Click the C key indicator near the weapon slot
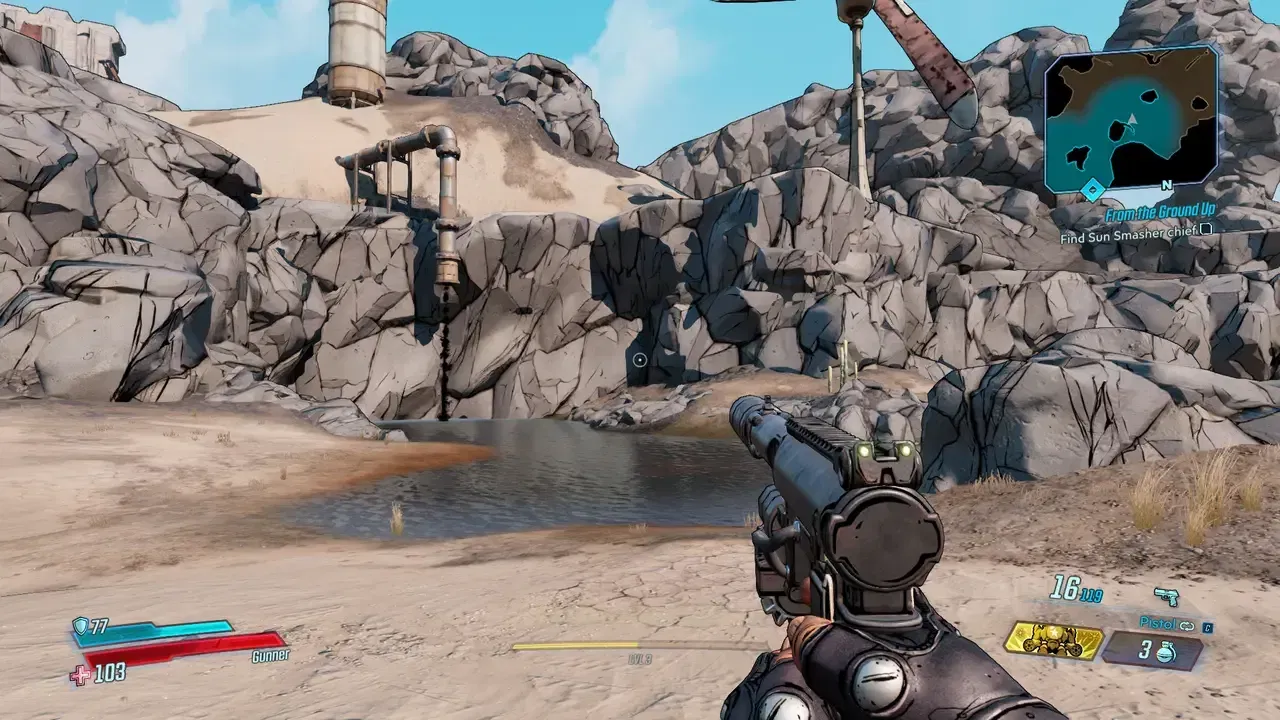This screenshot has width=1280, height=720. (1208, 628)
